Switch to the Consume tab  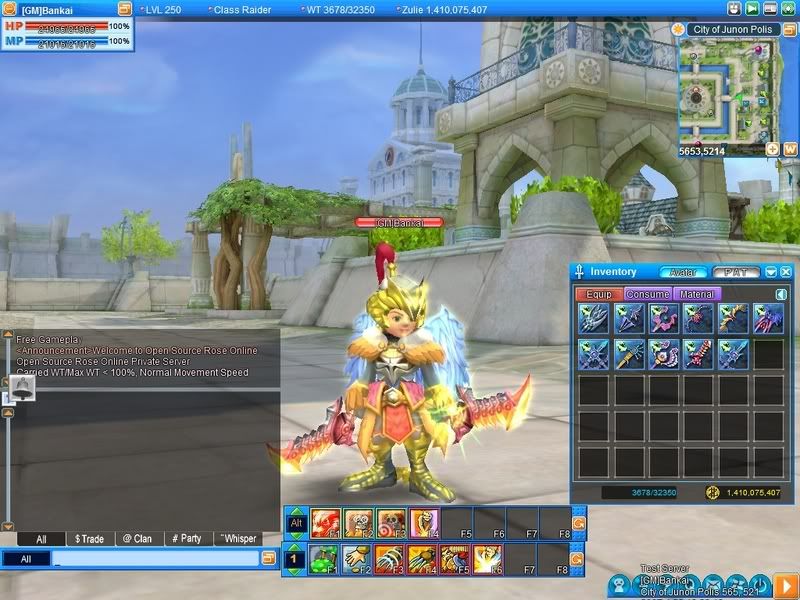point(647,294)
